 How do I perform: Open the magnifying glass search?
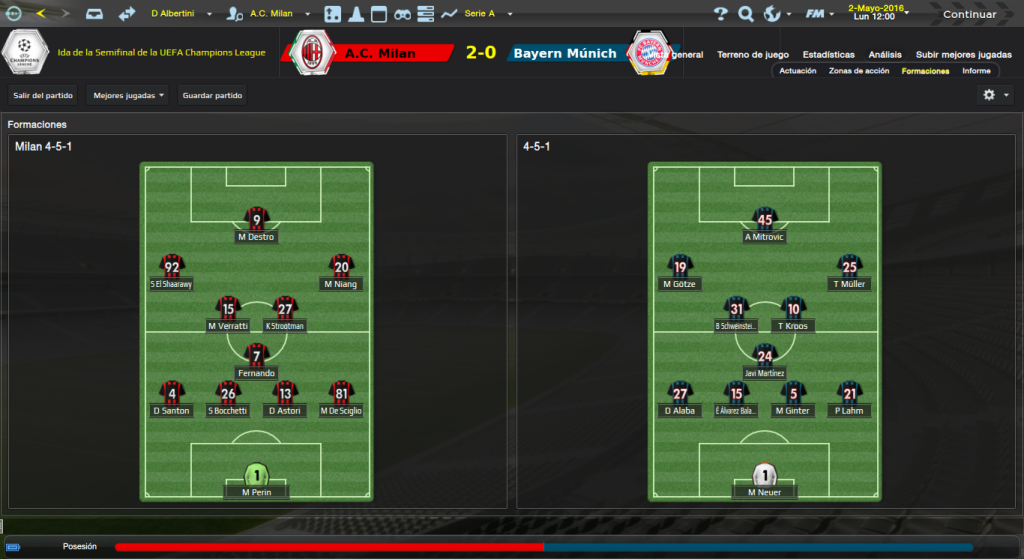tap(746, 14)
